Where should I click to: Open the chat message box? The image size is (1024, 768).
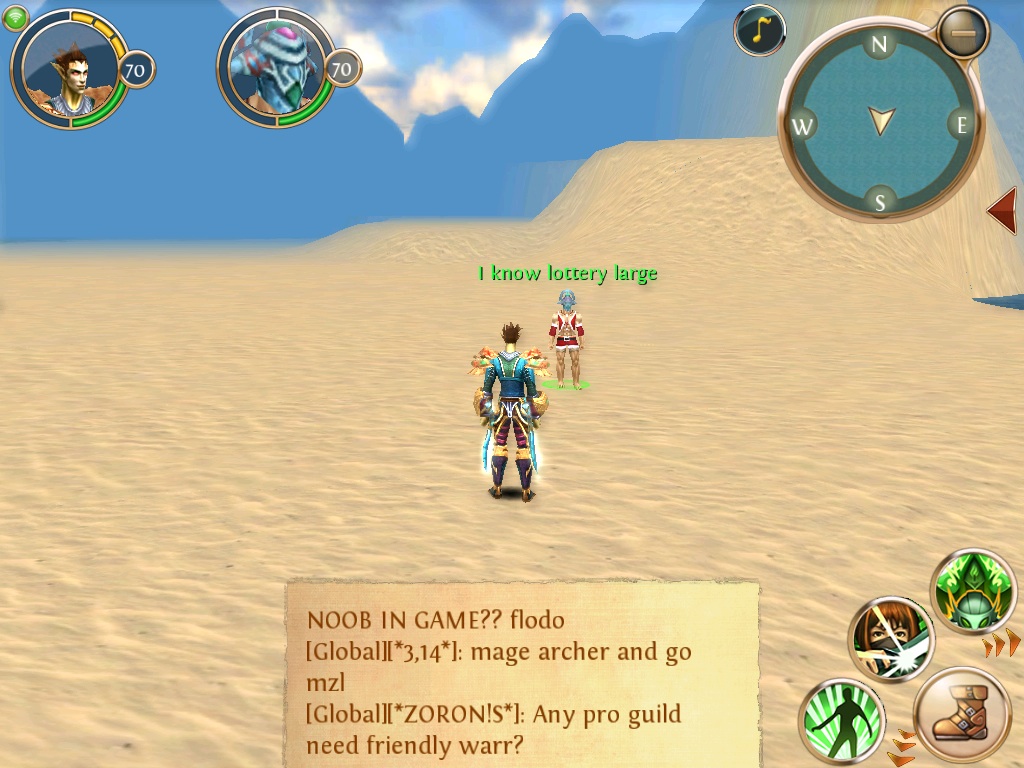[x=522, y=674]
